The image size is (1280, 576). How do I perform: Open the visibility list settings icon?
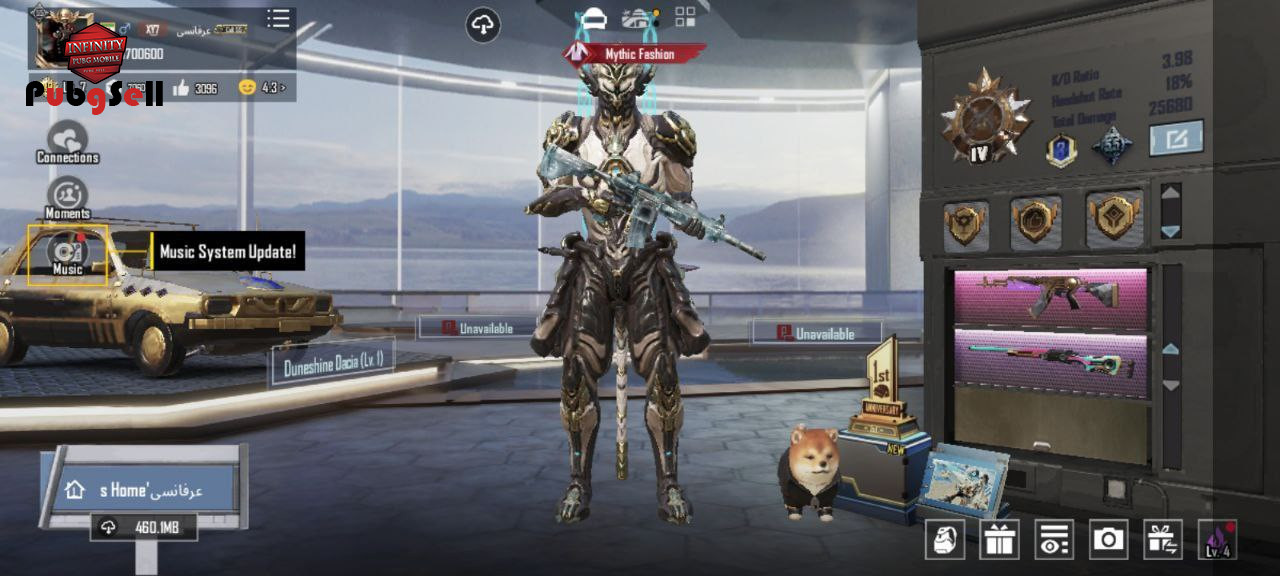coord(1053,540)
